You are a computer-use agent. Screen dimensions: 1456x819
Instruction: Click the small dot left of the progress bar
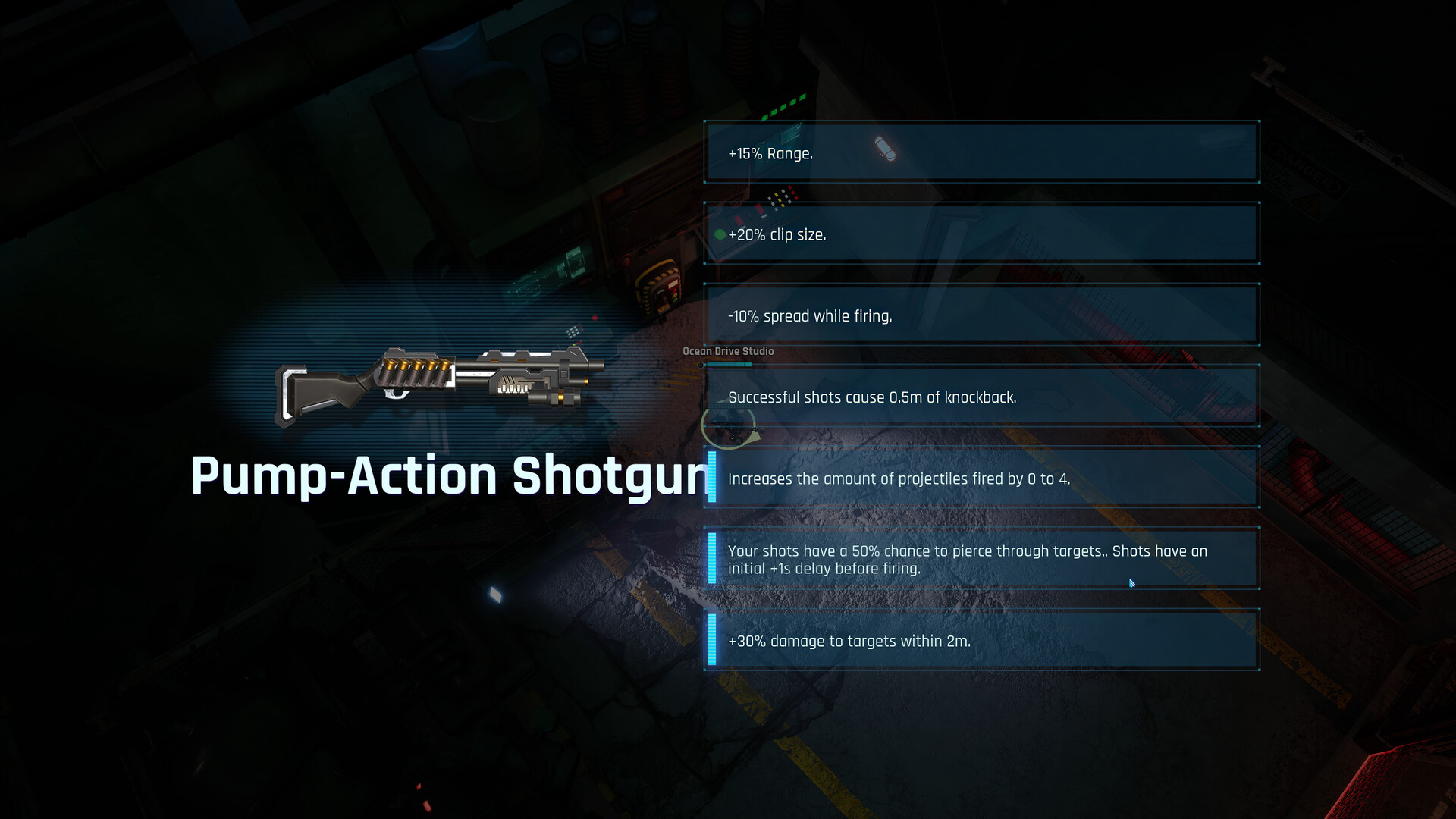coord(701,364)
